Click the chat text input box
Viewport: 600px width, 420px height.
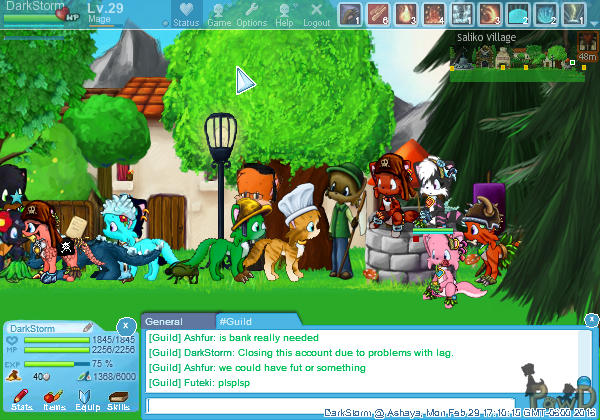click(x=330, y=404)
